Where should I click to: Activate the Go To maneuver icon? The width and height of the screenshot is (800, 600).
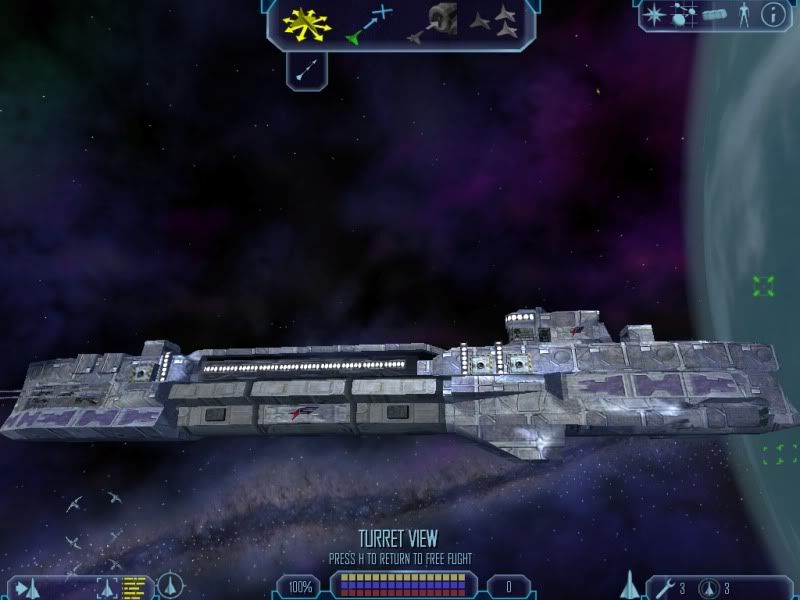[370, 24]
